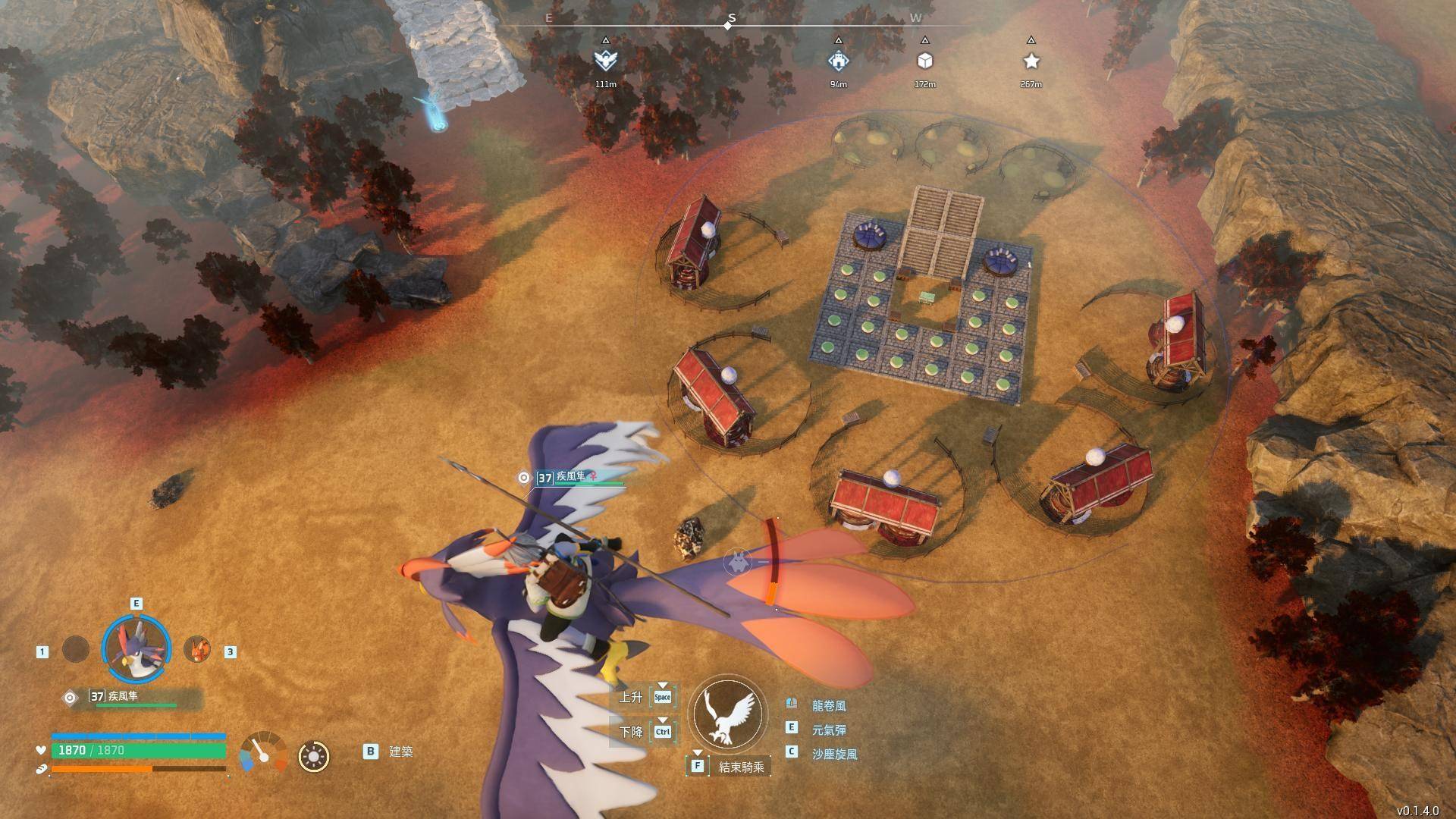Click the eagle mount skill icon
This screenshot has width=1456, height=819.
(x=728, y=714)
